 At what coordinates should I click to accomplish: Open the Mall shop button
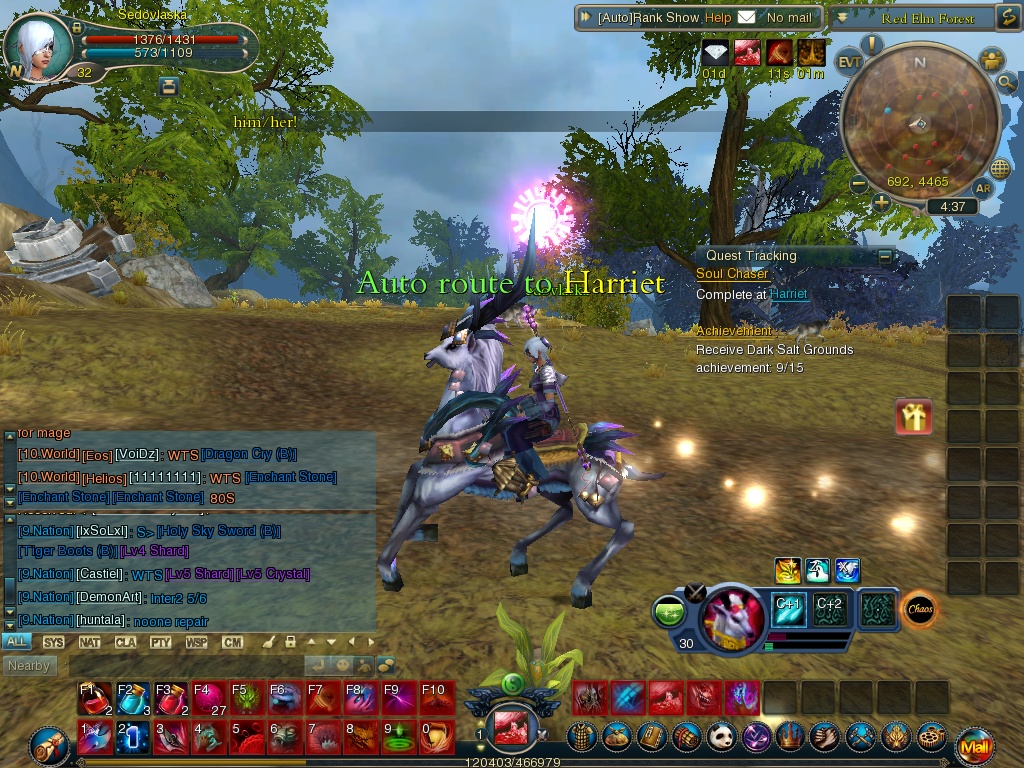pyautogui.click(x=974, y=745)
